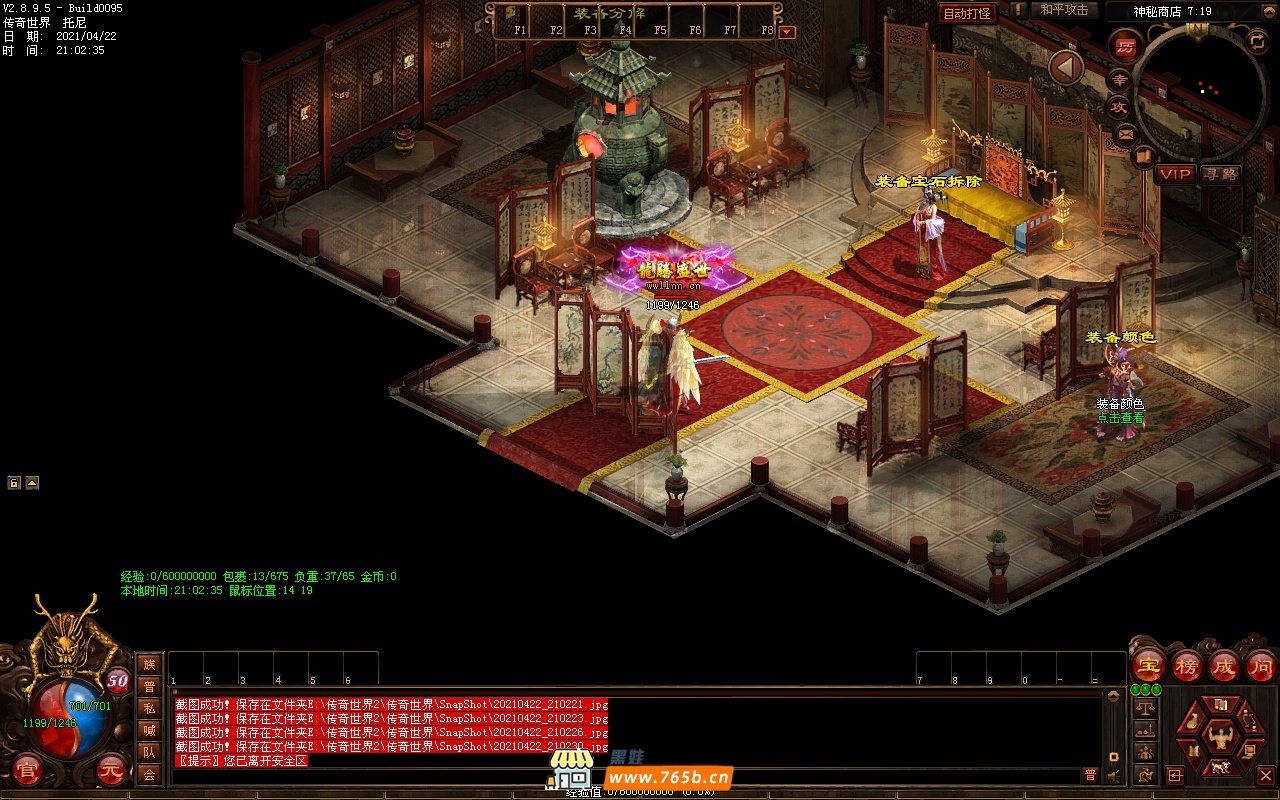Open the 成 achievements orb
1280x800 pixels.
point(1223,665)
